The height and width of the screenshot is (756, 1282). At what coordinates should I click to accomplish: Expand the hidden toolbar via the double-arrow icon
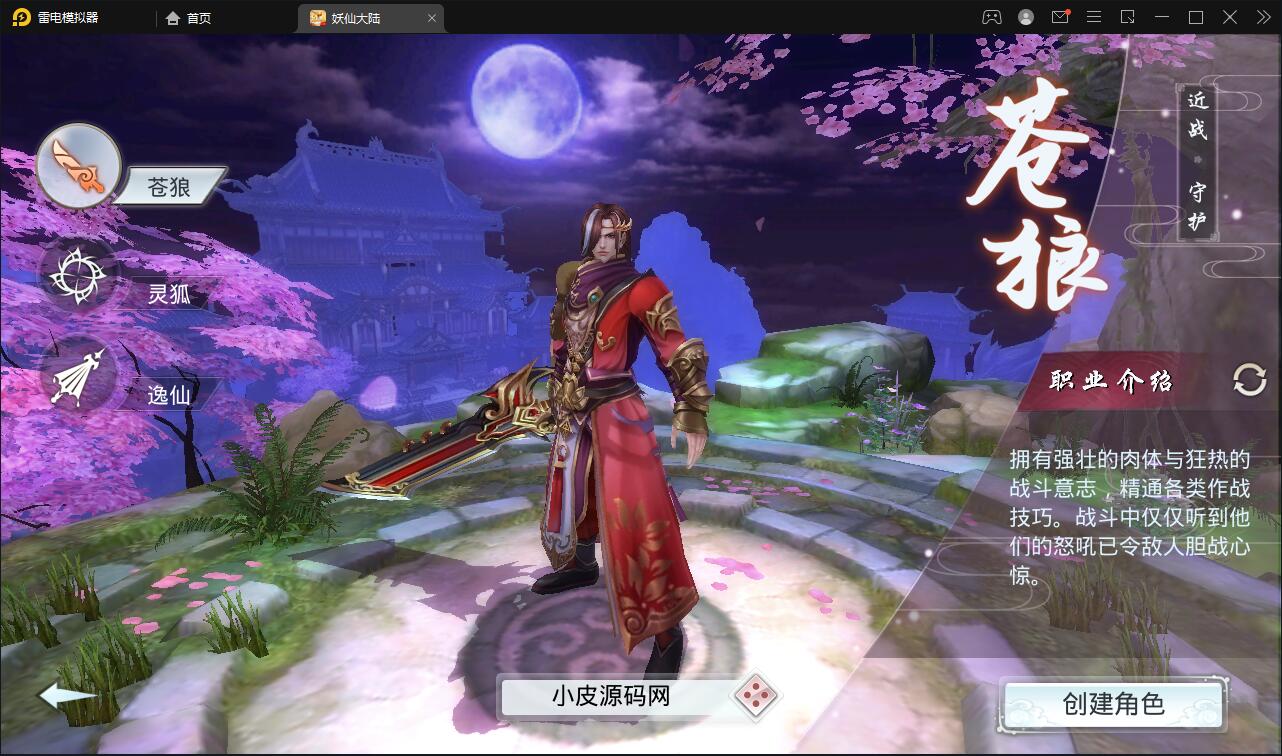[1262, 17]
